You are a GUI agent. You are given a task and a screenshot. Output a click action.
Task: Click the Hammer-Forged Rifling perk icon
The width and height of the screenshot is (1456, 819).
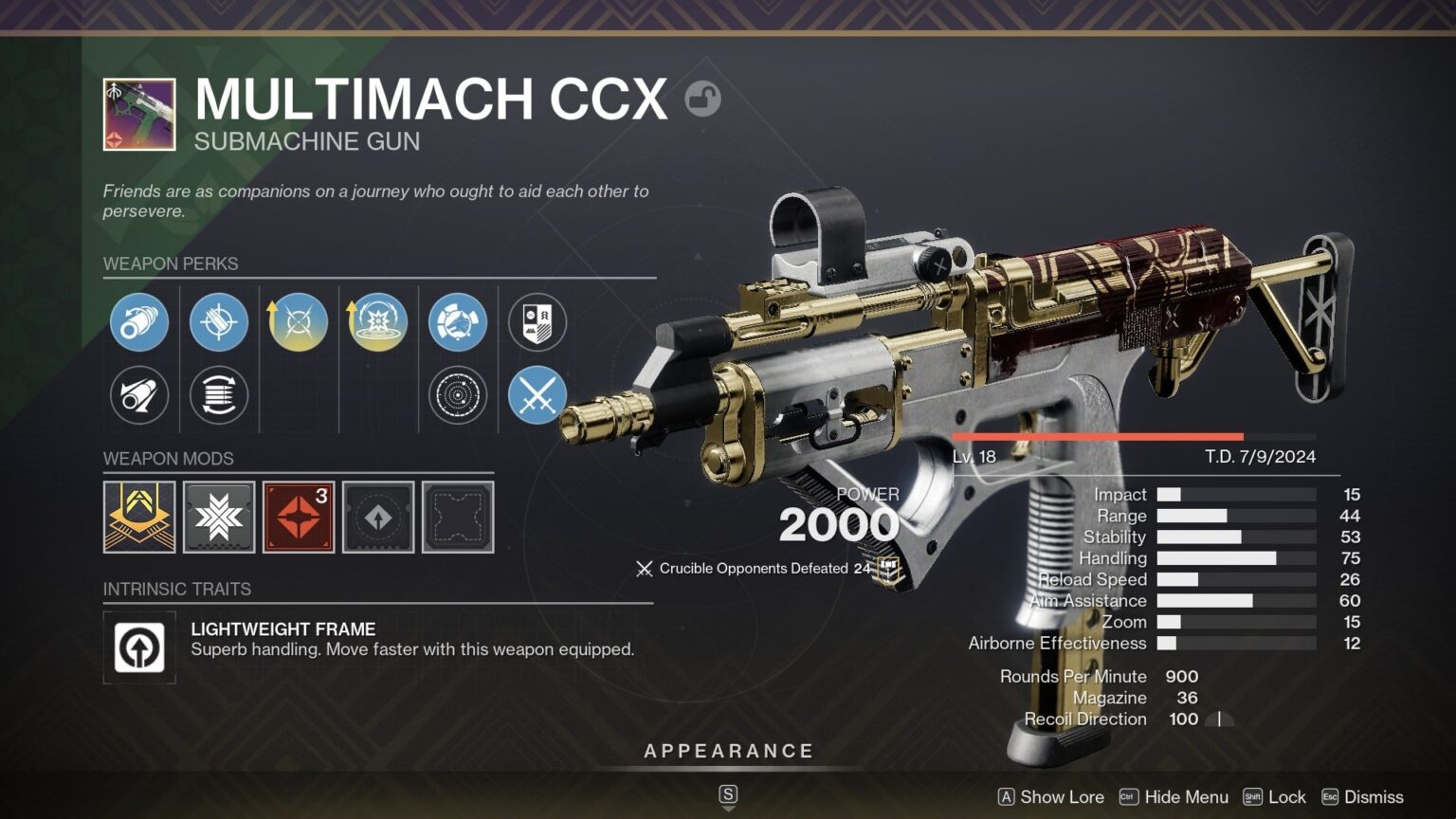coord(139,396)
